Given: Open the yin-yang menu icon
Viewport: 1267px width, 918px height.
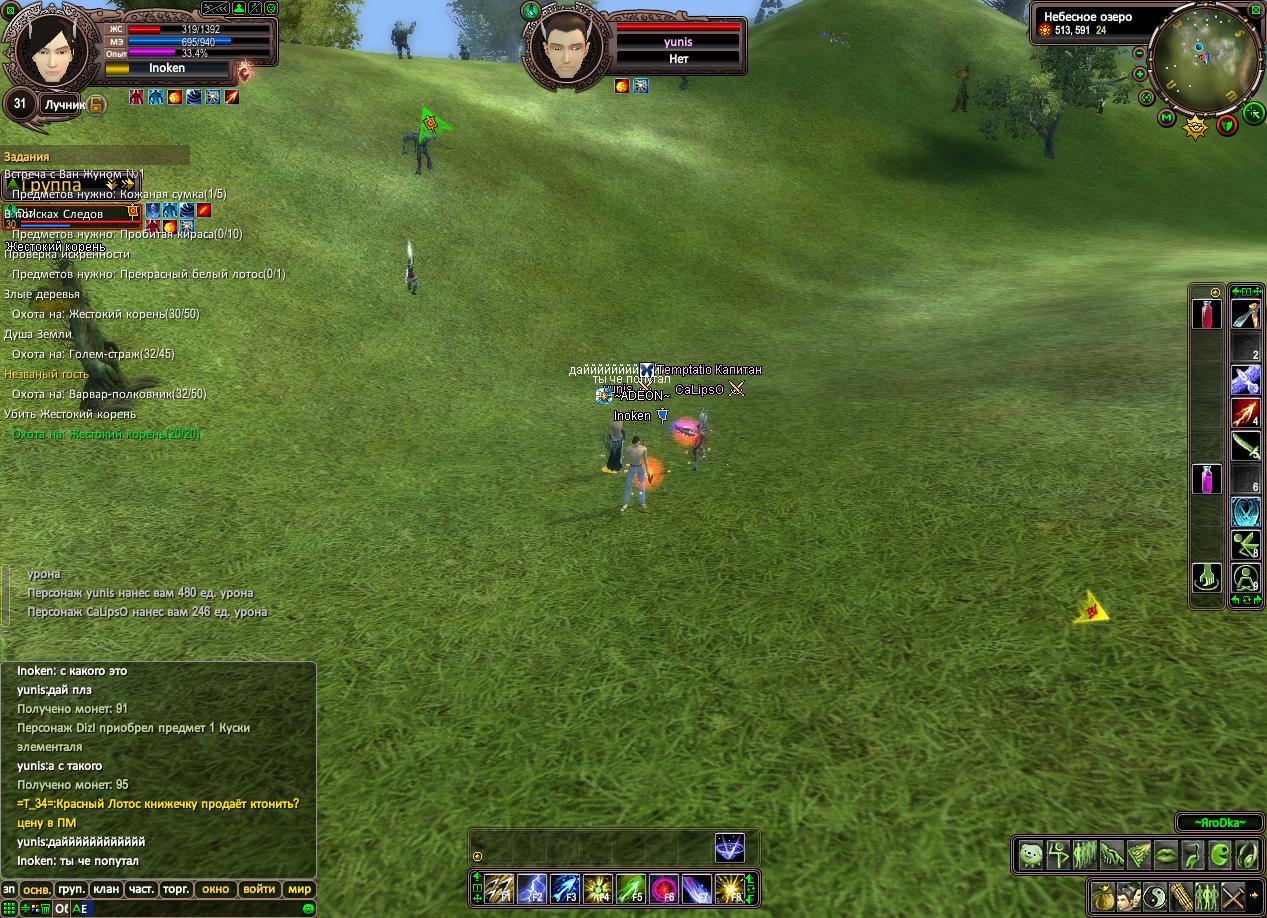Looking at the screenshot, I should coord(1155,896).
